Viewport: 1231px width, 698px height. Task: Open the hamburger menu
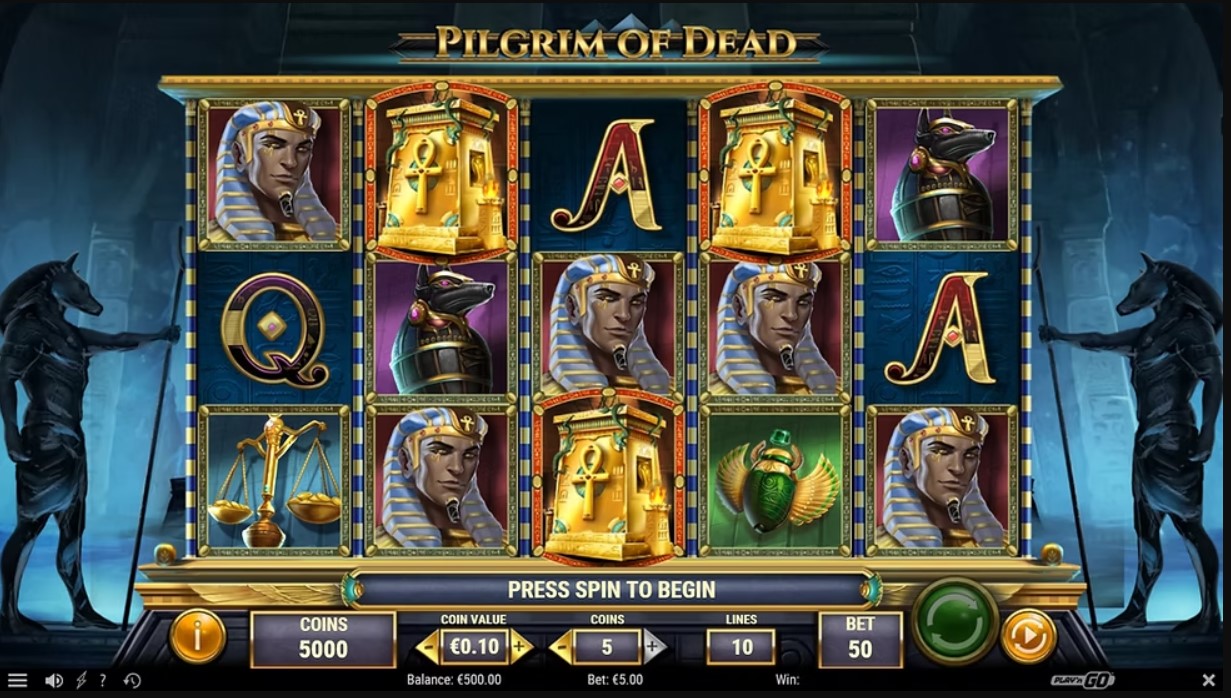click(17, 681)
